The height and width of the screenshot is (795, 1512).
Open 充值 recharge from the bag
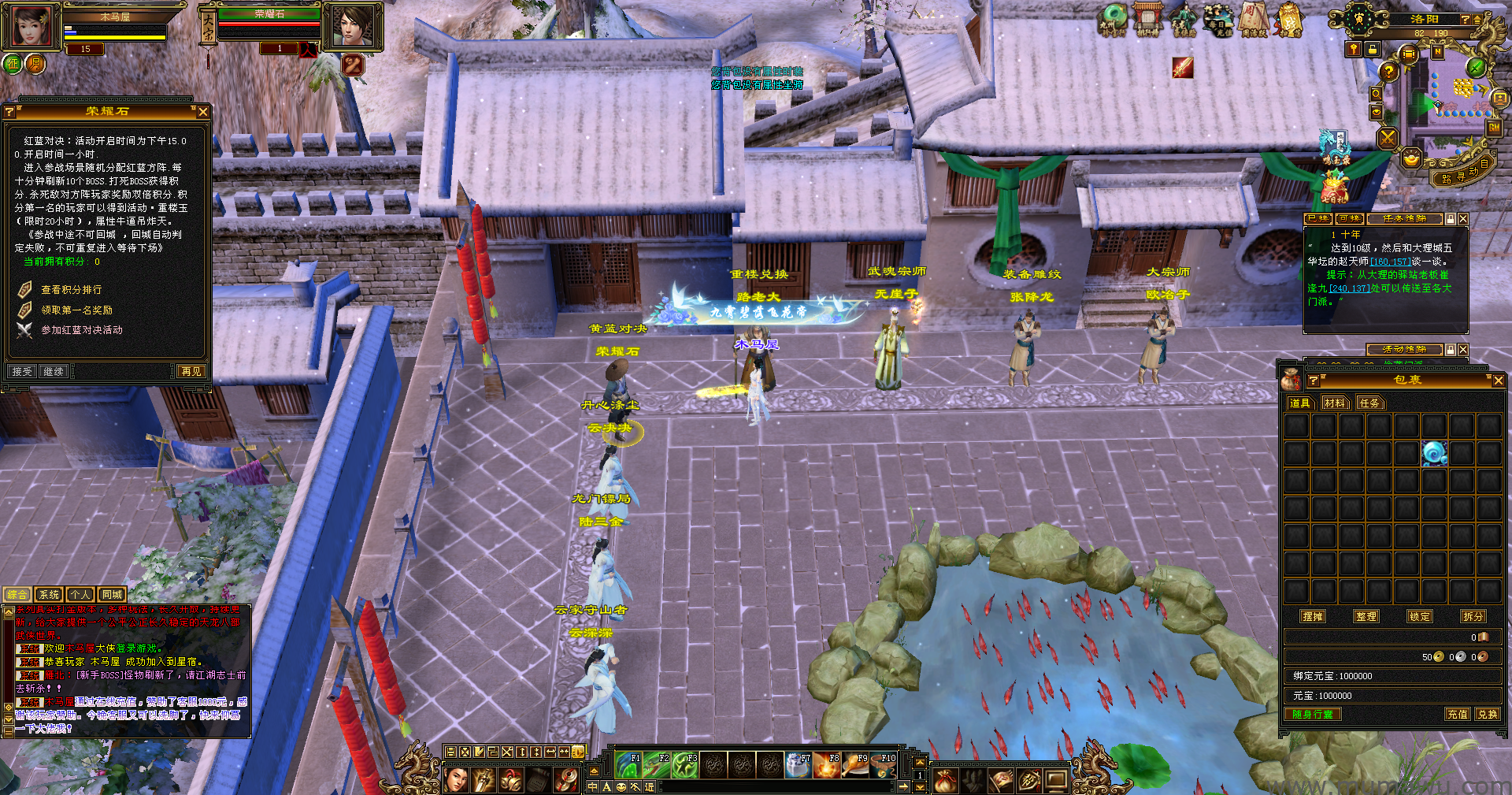point(1457,714)
